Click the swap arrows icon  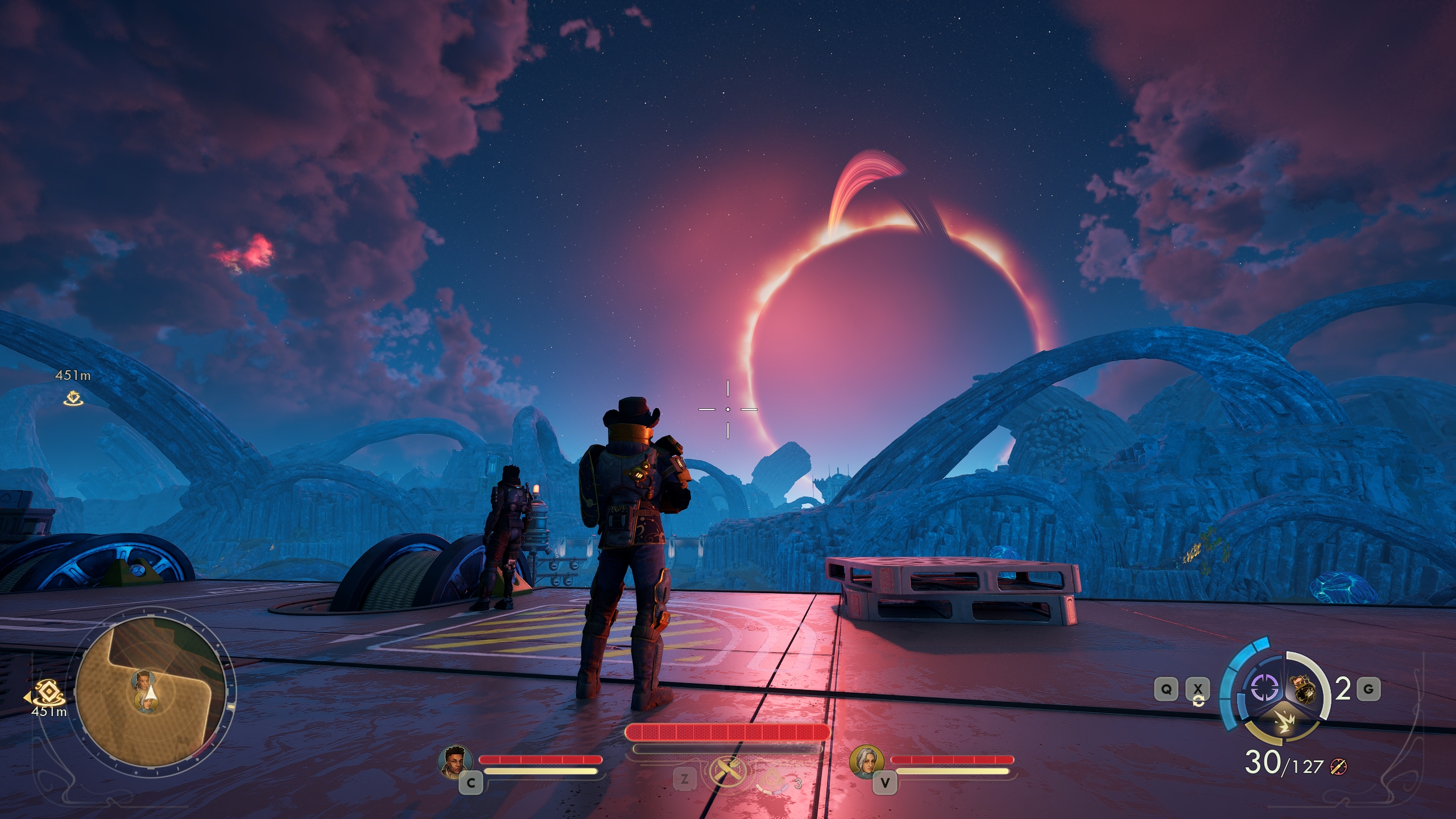pos(1198,701)
